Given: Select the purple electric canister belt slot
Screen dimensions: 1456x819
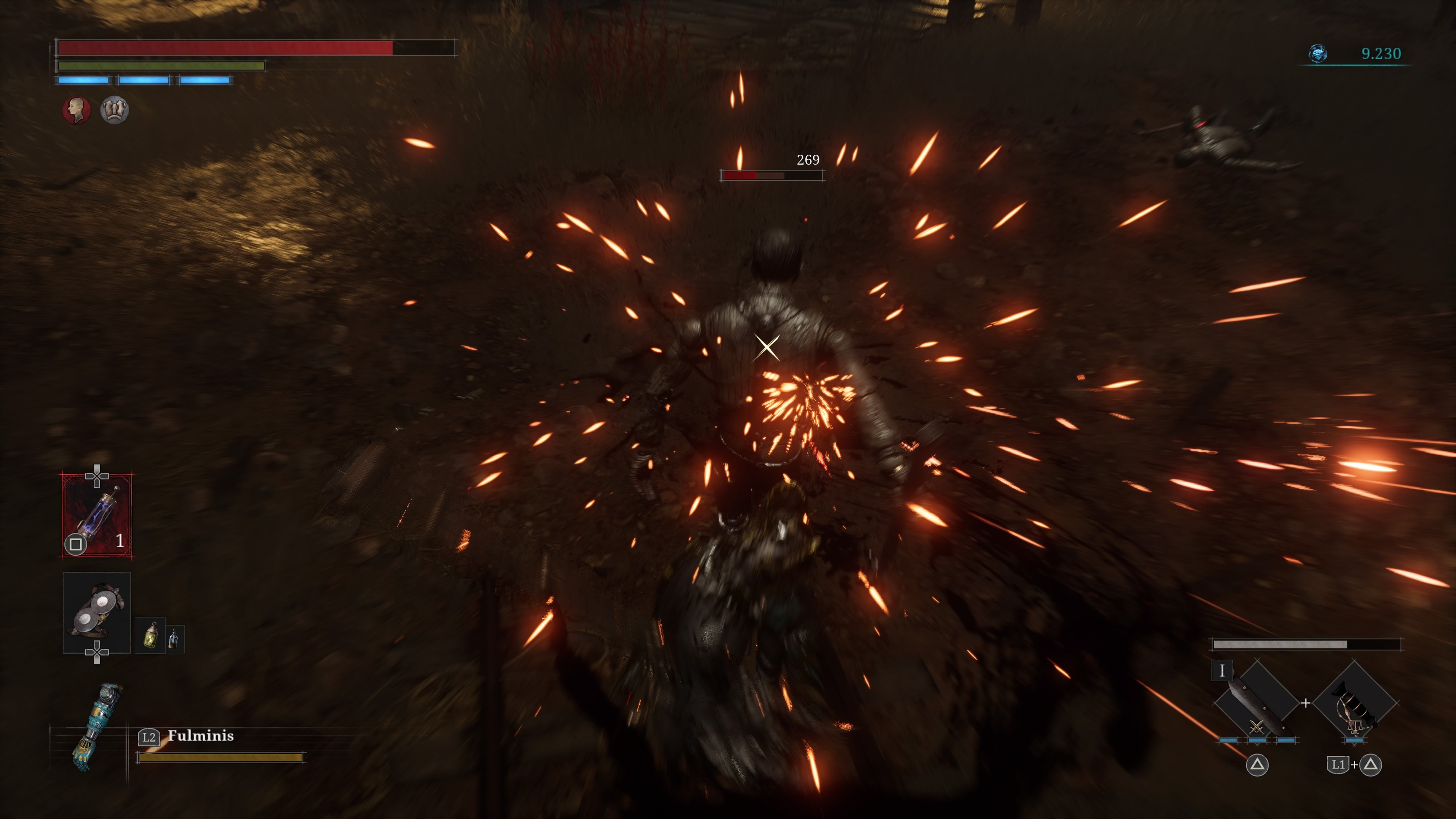Looking at the screenshot, I should tap(97, 516).
